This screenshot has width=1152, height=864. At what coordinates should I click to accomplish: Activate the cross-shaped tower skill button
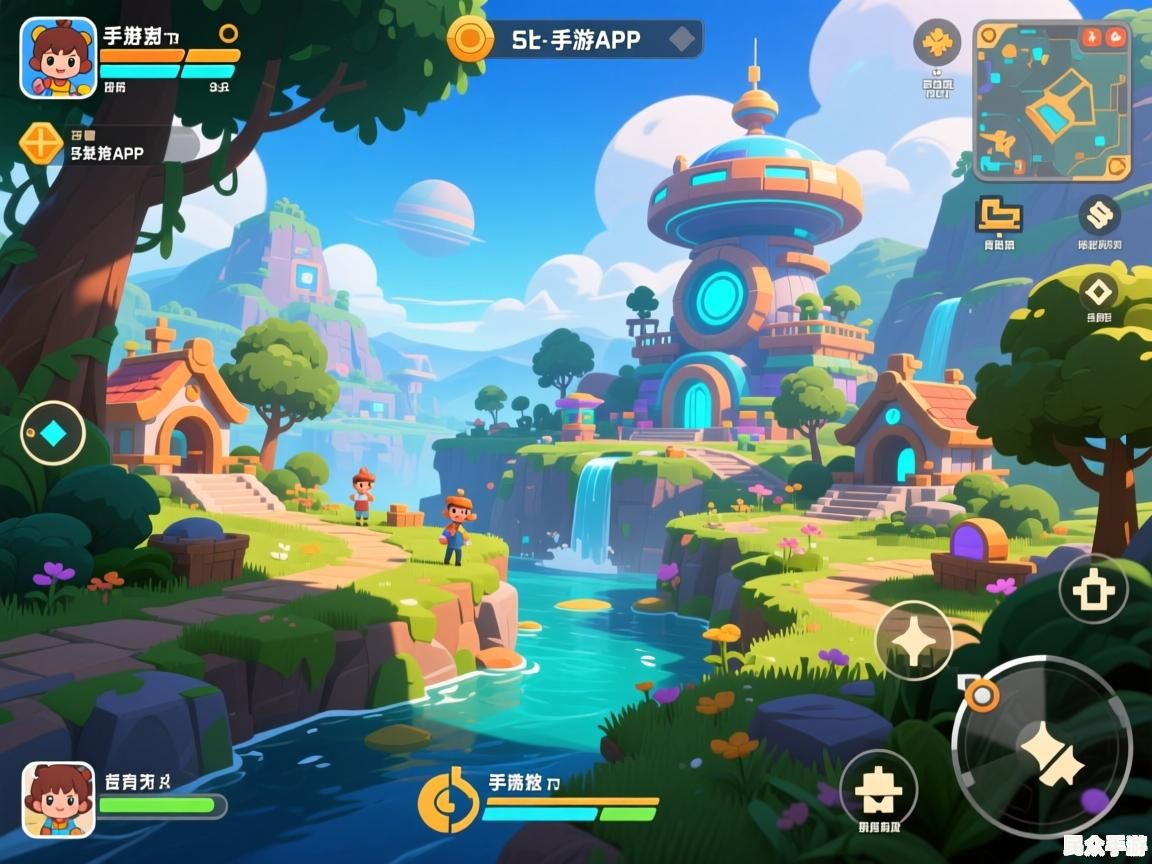pyautogui.click(x=1093, y=589)
